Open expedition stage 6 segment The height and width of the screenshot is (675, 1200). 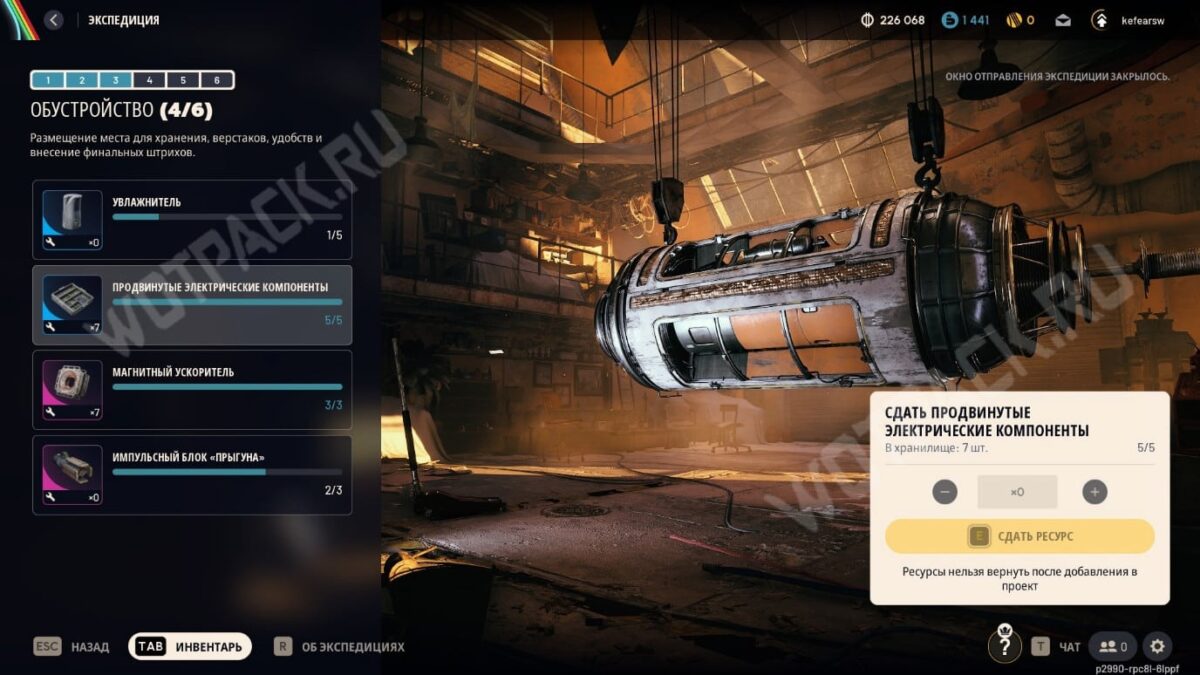[217, 80]
